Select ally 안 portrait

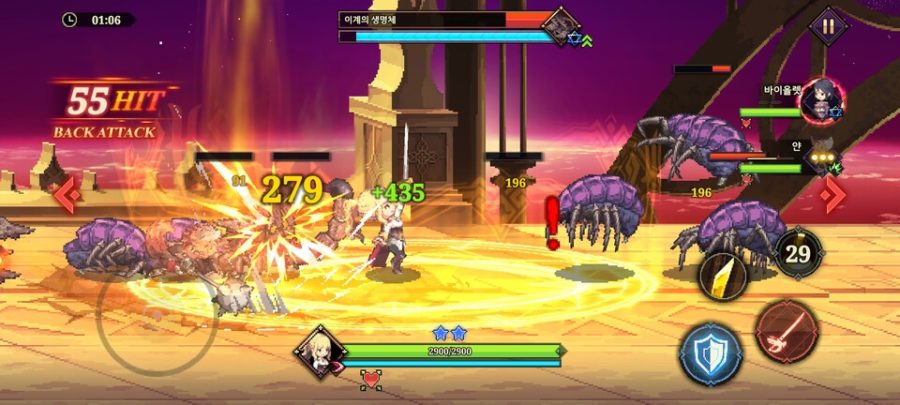point(825,159)
